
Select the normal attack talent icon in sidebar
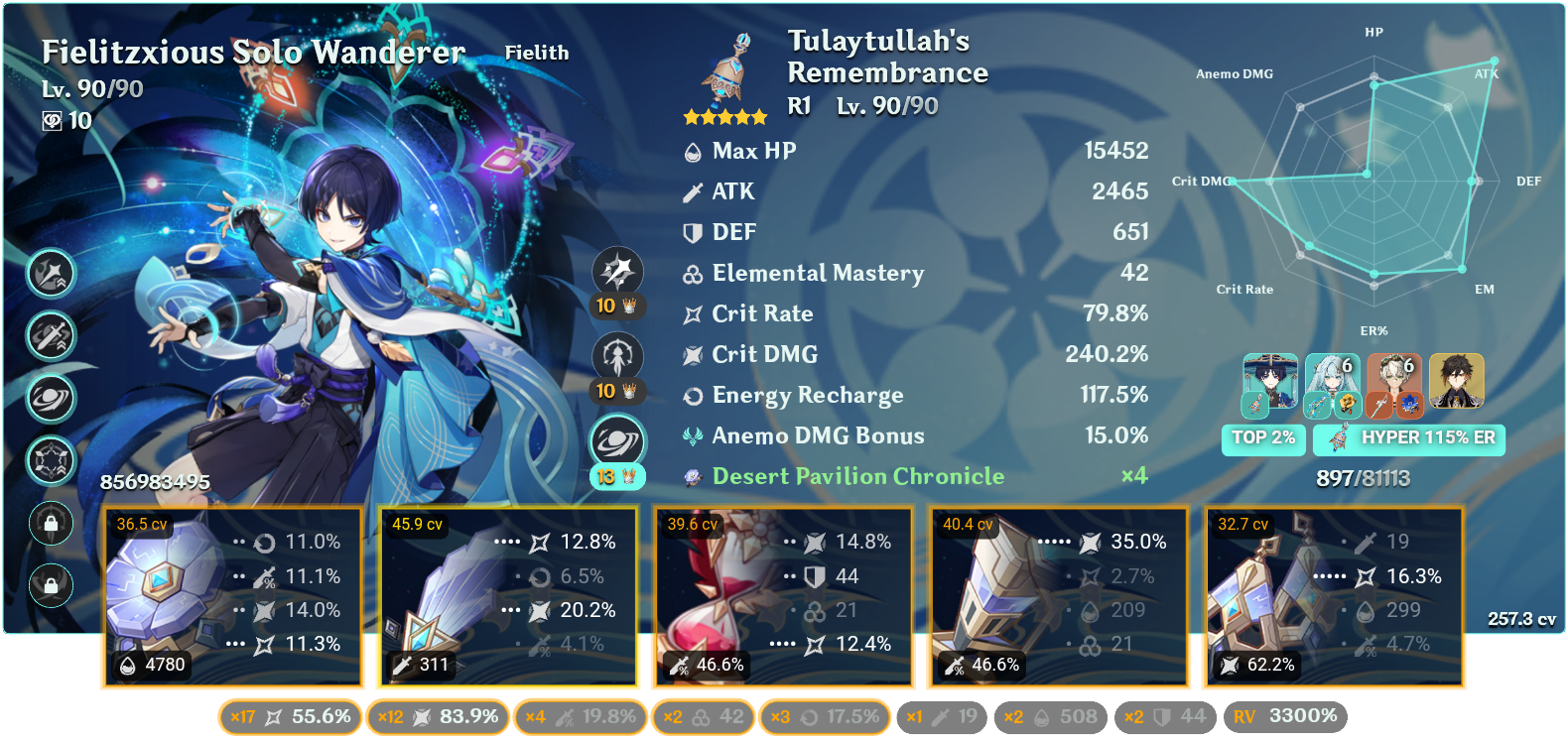coord(51,275)
